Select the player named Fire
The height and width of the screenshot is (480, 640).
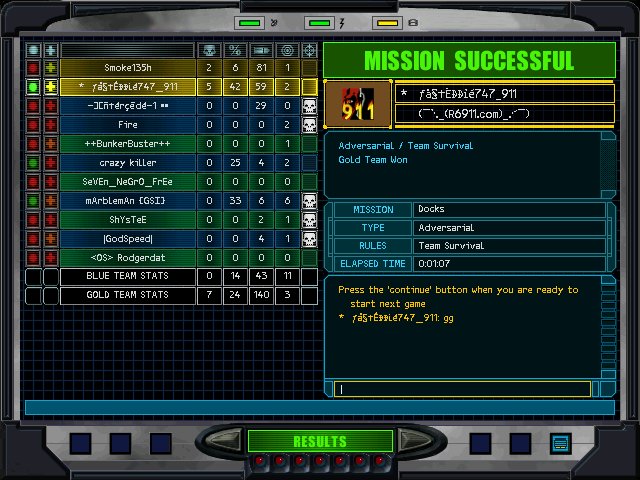(x=128, y=124)
